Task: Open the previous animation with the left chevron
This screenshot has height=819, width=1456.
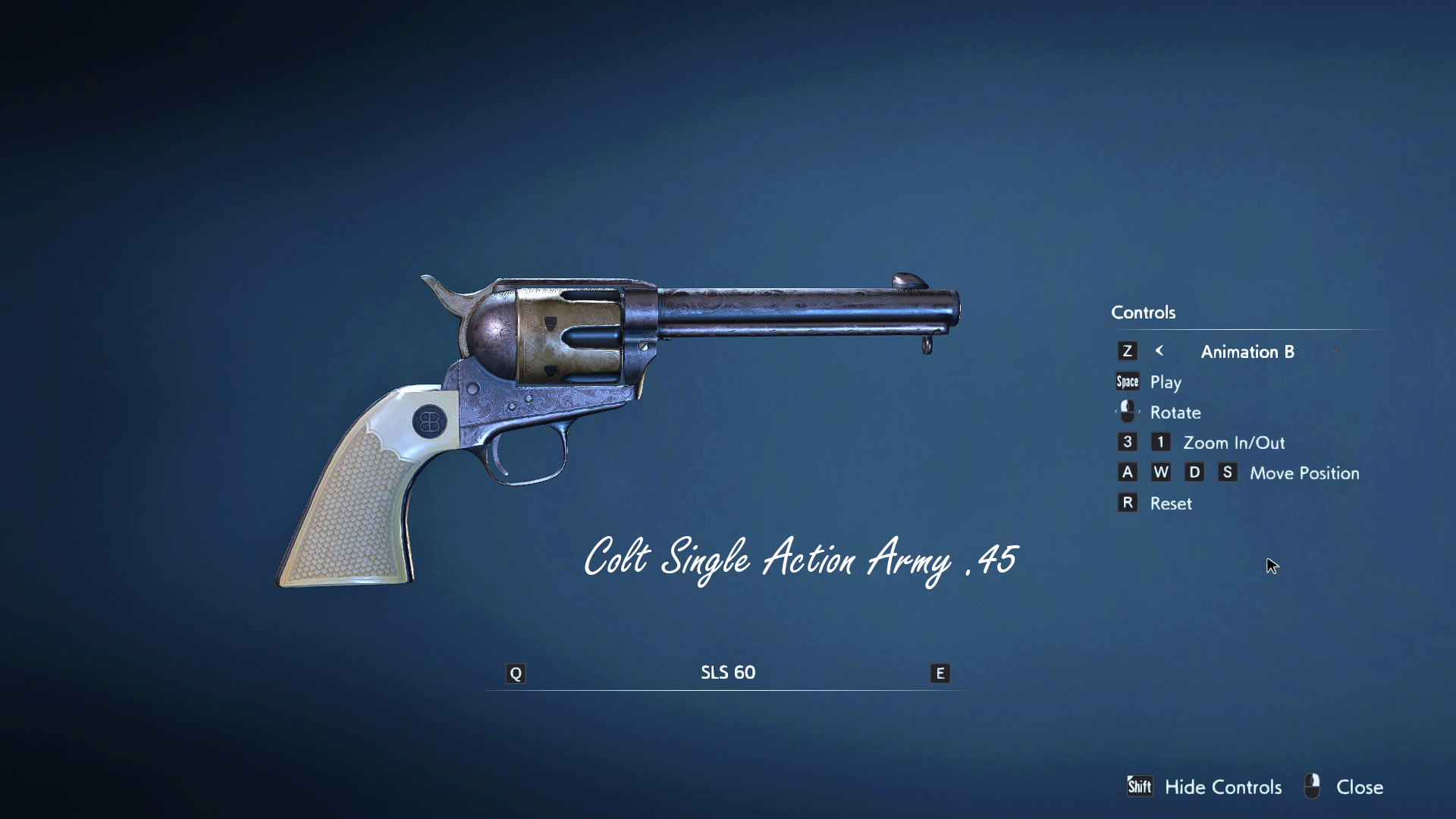Action: click(x=1159, y=351)
